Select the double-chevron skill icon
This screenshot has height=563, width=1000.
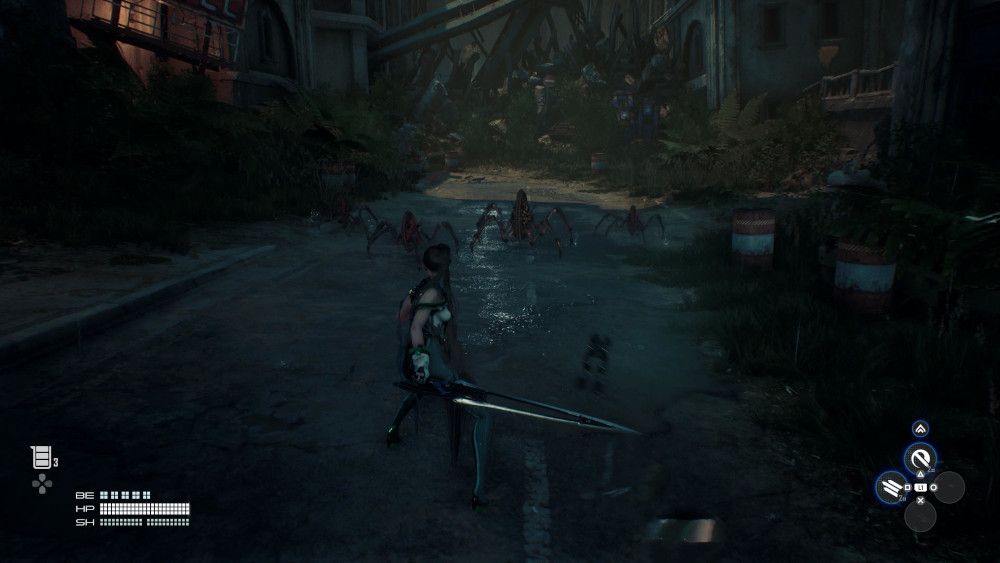(919, 429)
